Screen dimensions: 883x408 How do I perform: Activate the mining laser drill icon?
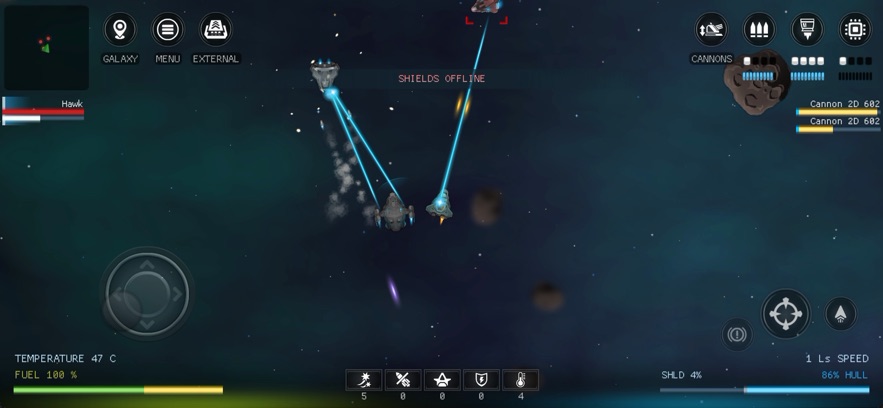pos(807,30)
